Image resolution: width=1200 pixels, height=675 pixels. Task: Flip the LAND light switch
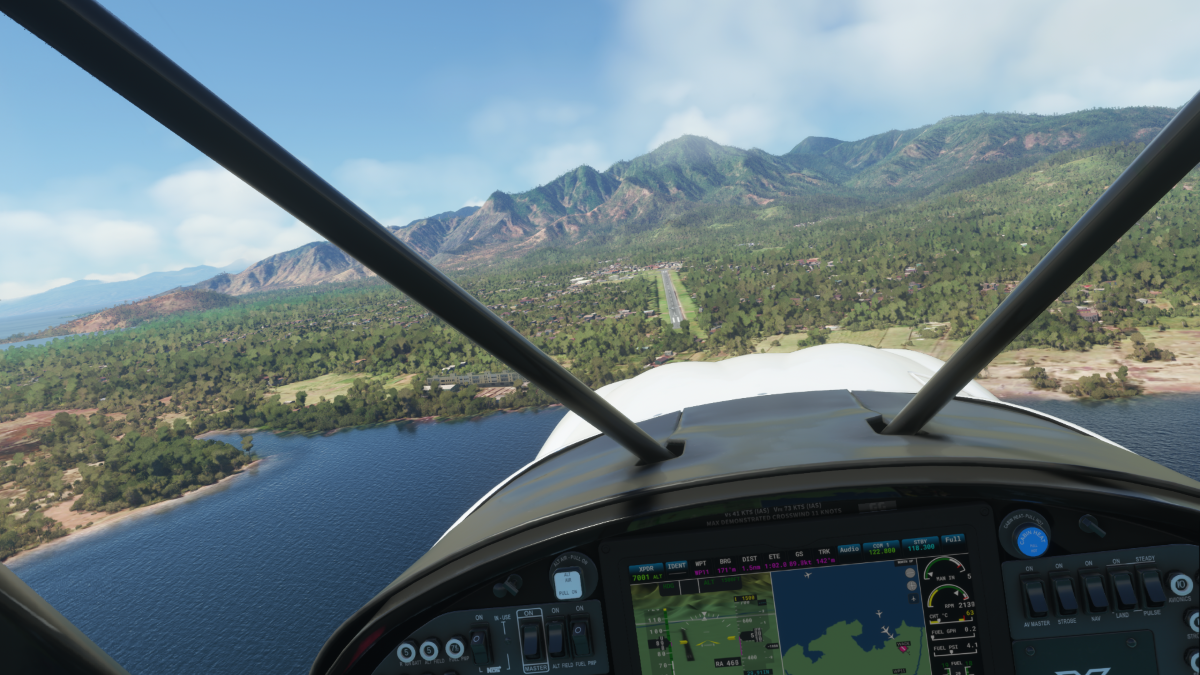point(1121,590)
